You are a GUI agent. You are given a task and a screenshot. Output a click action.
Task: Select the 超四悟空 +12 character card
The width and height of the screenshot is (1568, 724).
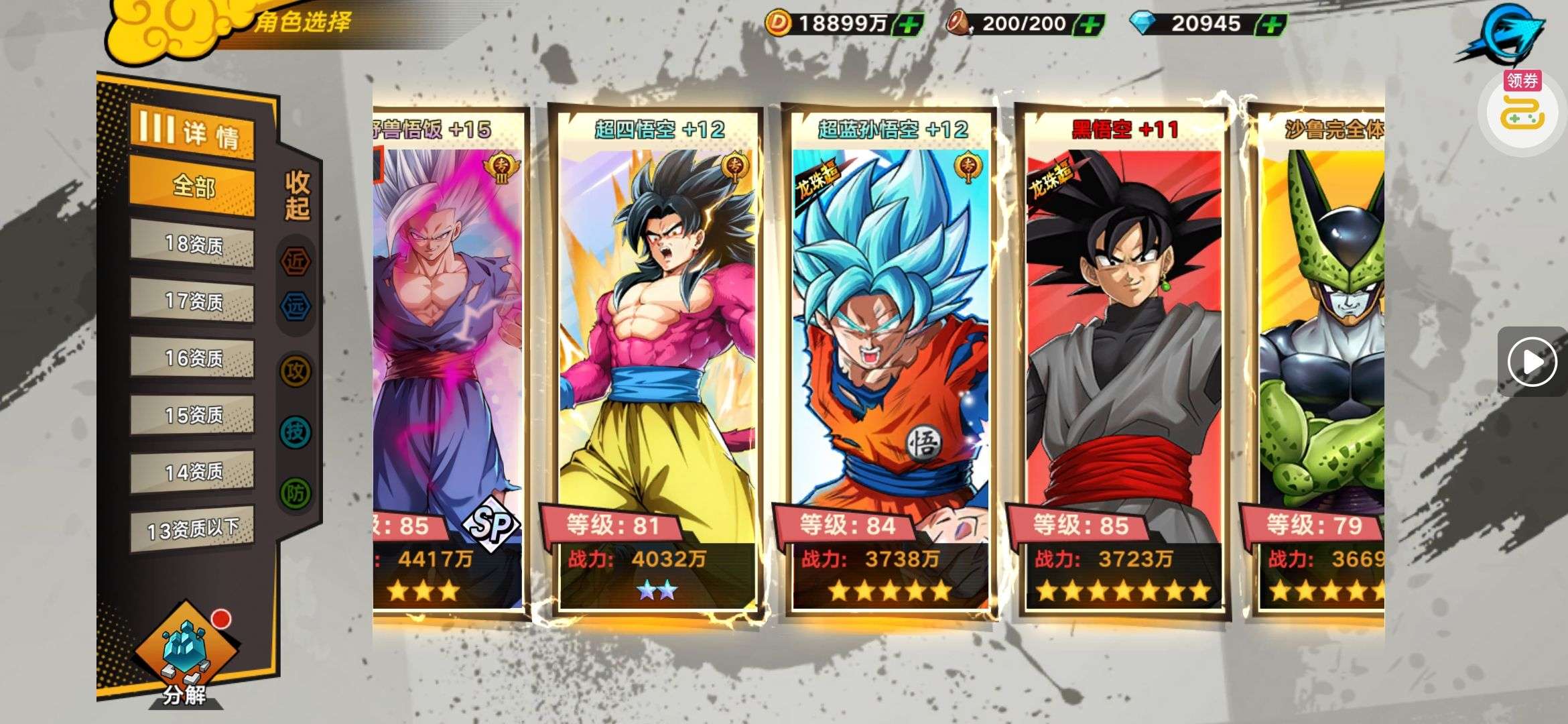pyautogui.click(x=657, y=362)
